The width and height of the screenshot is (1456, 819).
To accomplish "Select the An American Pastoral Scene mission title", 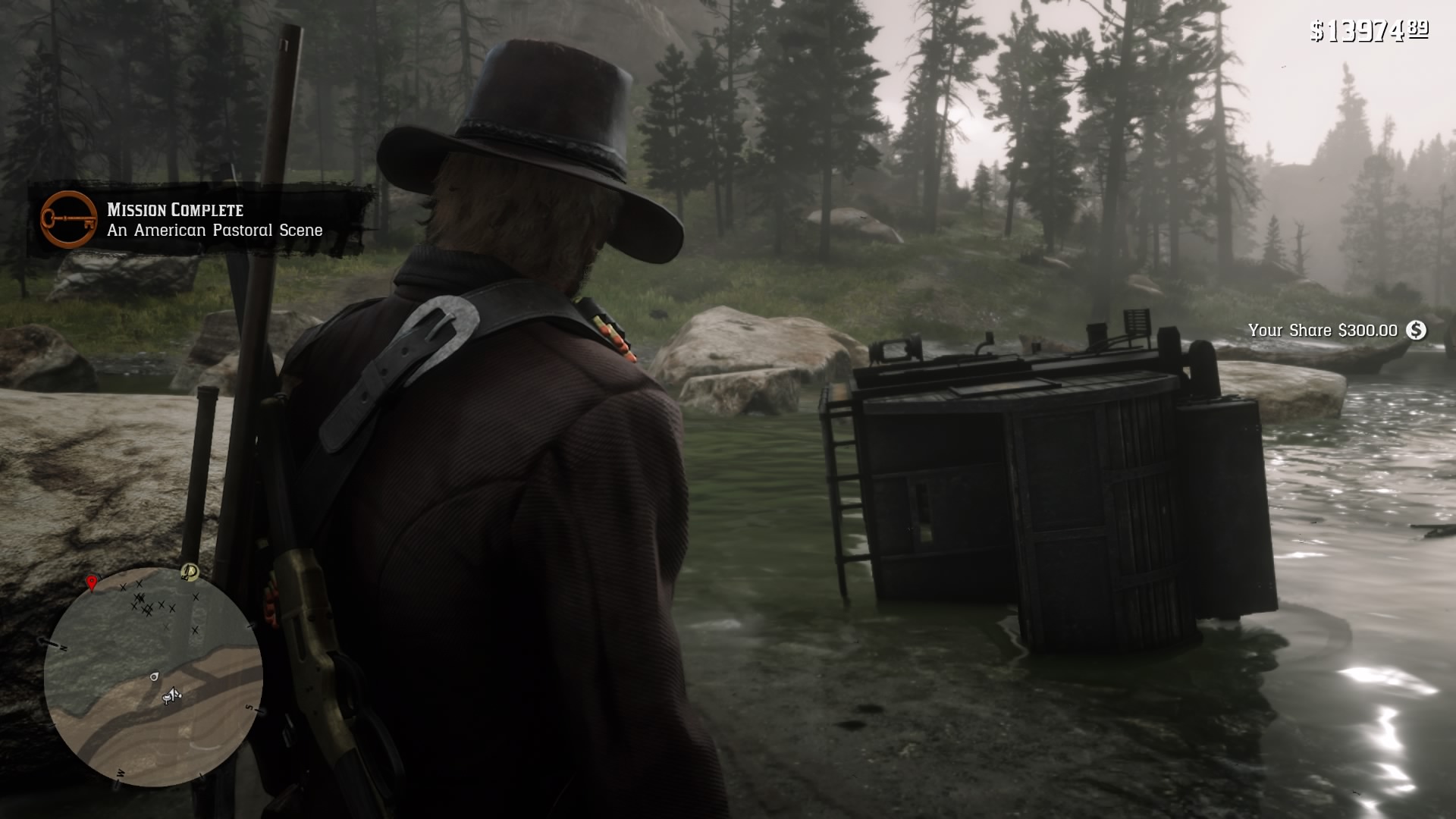I will tap(213, 231).
